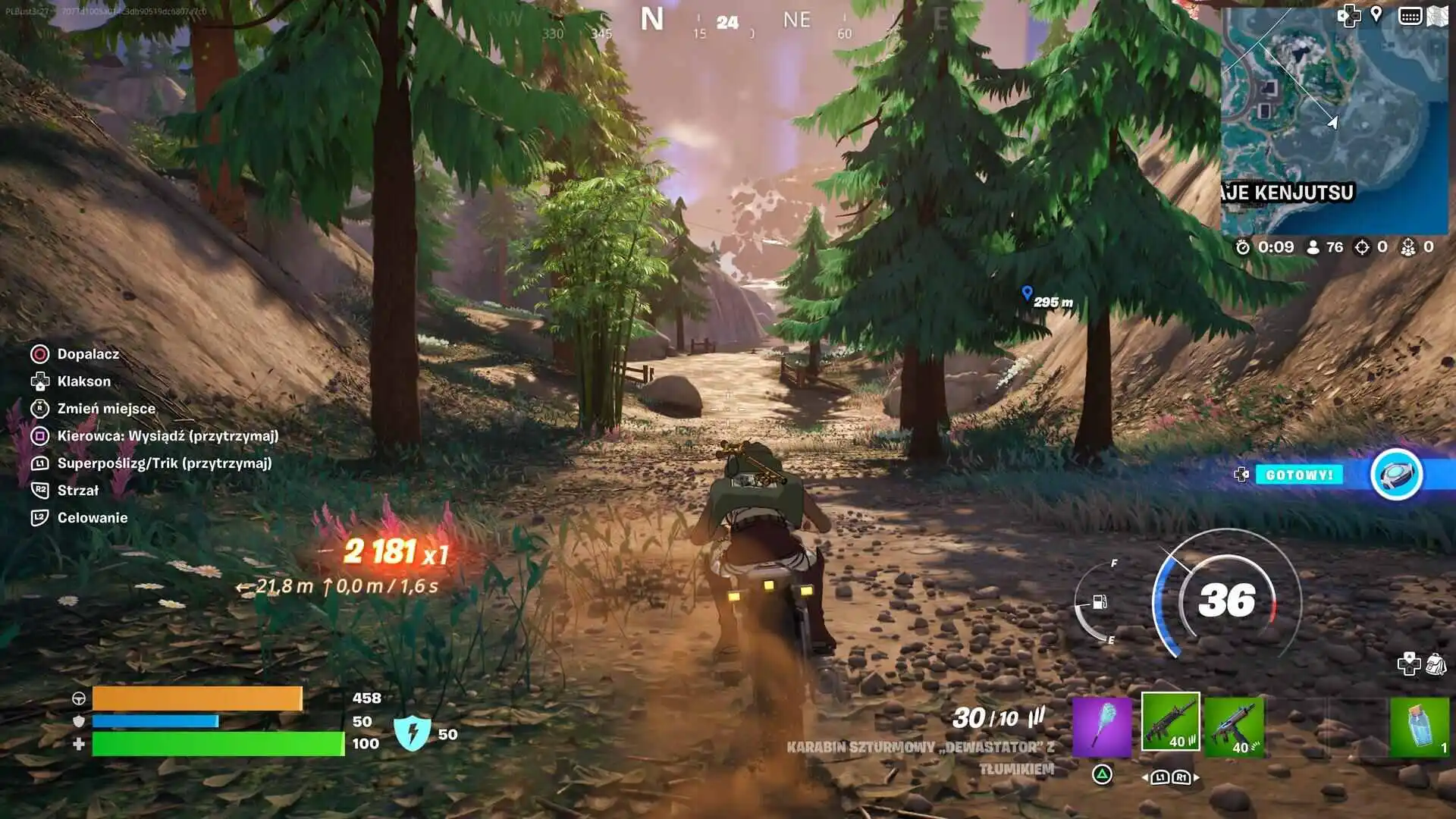Image resolution: width=1456 pixels, height=819 pixels.
Task: Click the 295 m waypoint marker
Action: click(1028, 292)
